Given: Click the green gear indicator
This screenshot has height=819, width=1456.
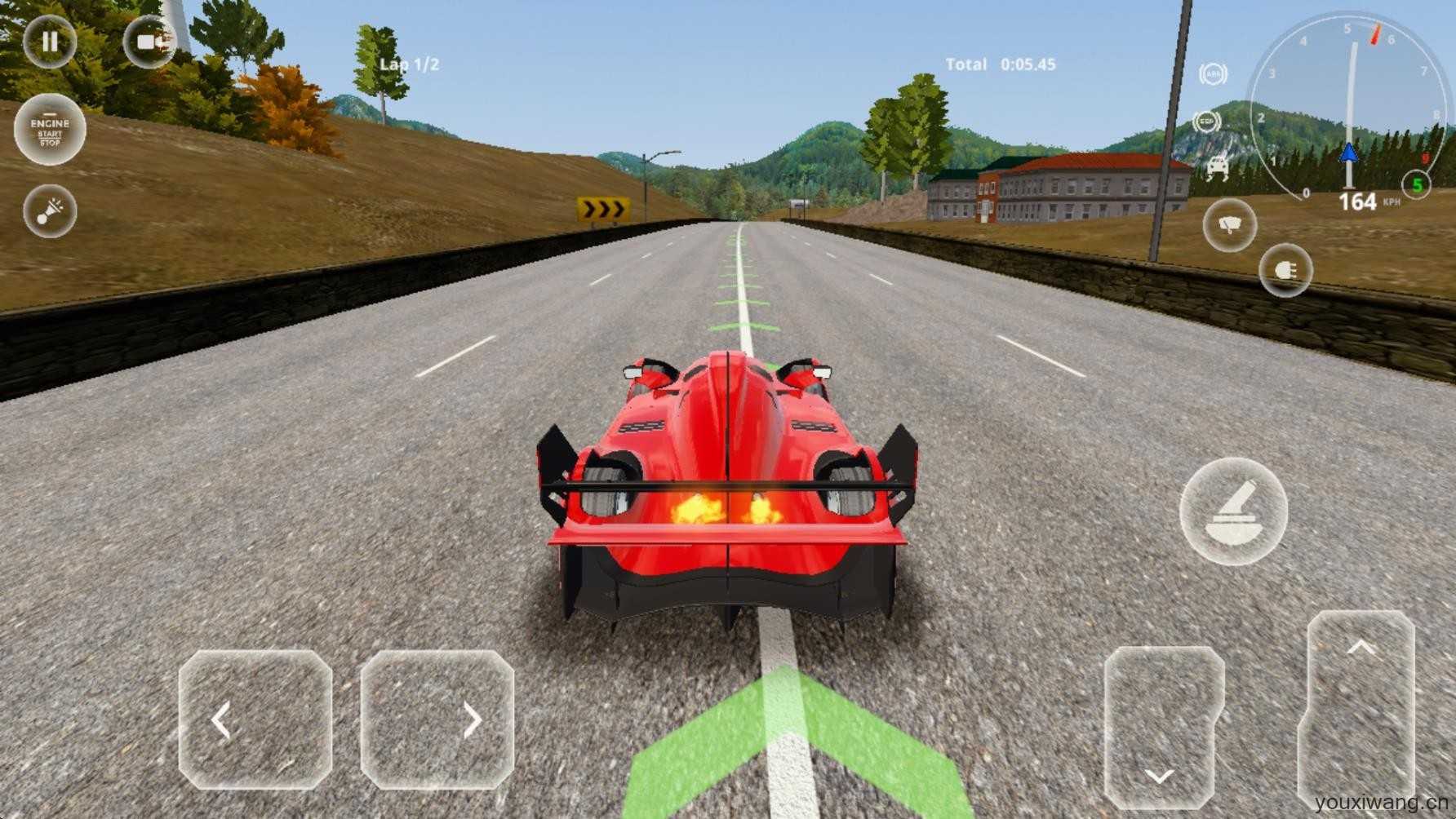Looking at the screenshot, I should 1418,185.
